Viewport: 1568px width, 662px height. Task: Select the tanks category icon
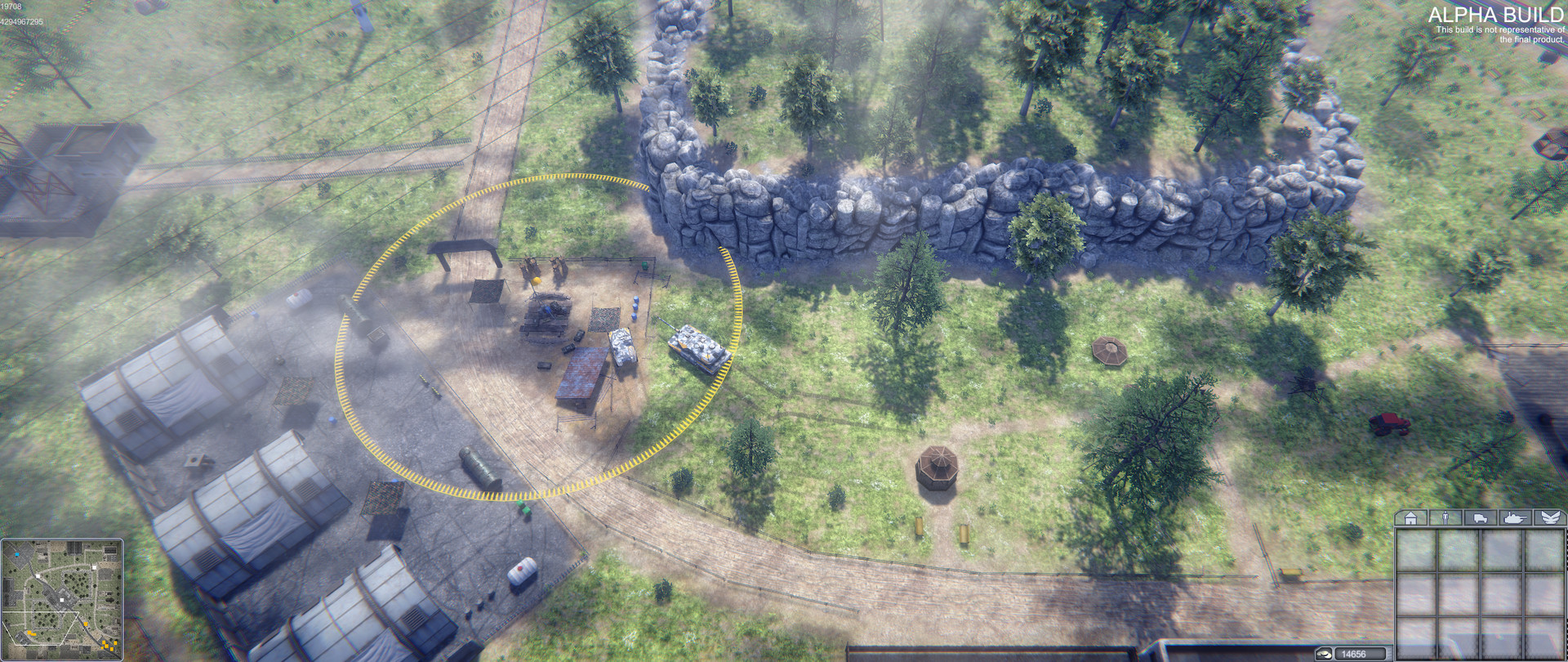pos(1517,517)
